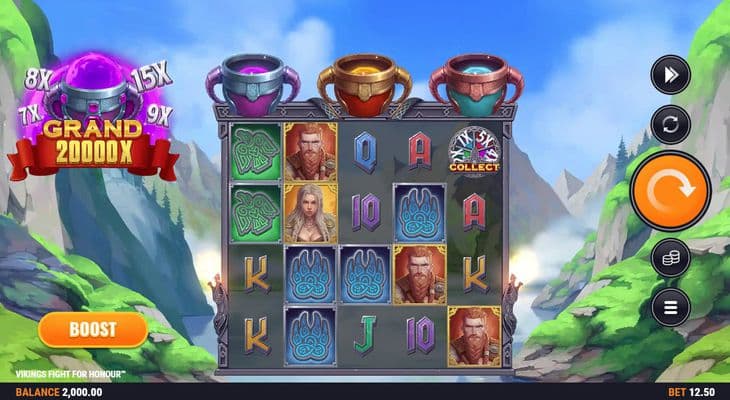The width and height of the screenshot is (730, 400).
Task: Spin the reels with the orange button
Action: pyautogui.click(x=670, y=191)
